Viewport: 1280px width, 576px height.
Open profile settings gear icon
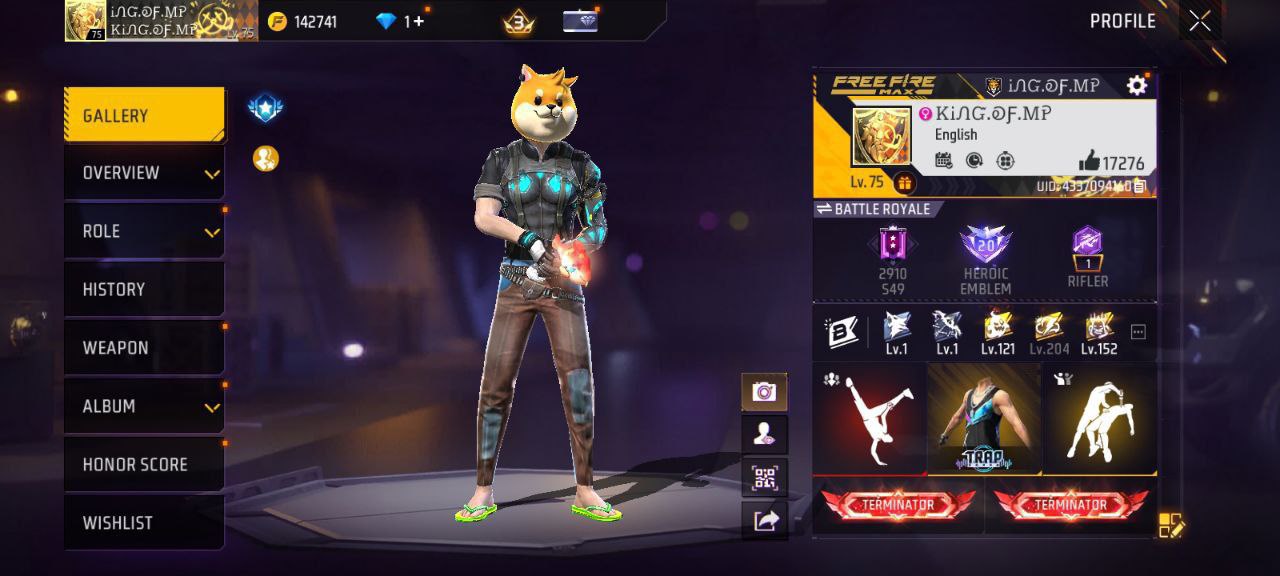pos(1137,86)
